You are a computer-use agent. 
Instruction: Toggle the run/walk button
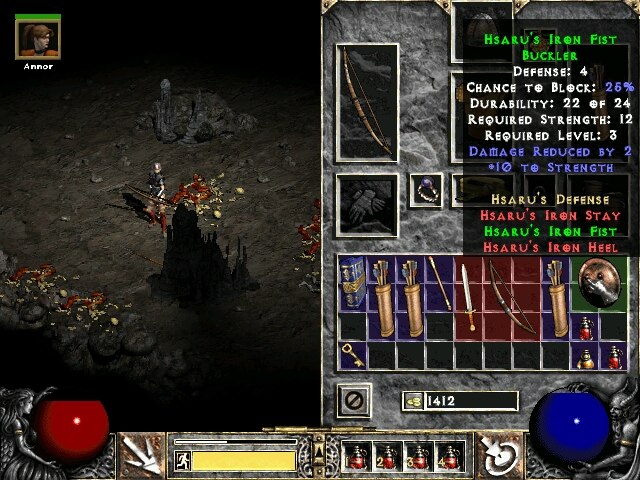(x=183, y=460)
